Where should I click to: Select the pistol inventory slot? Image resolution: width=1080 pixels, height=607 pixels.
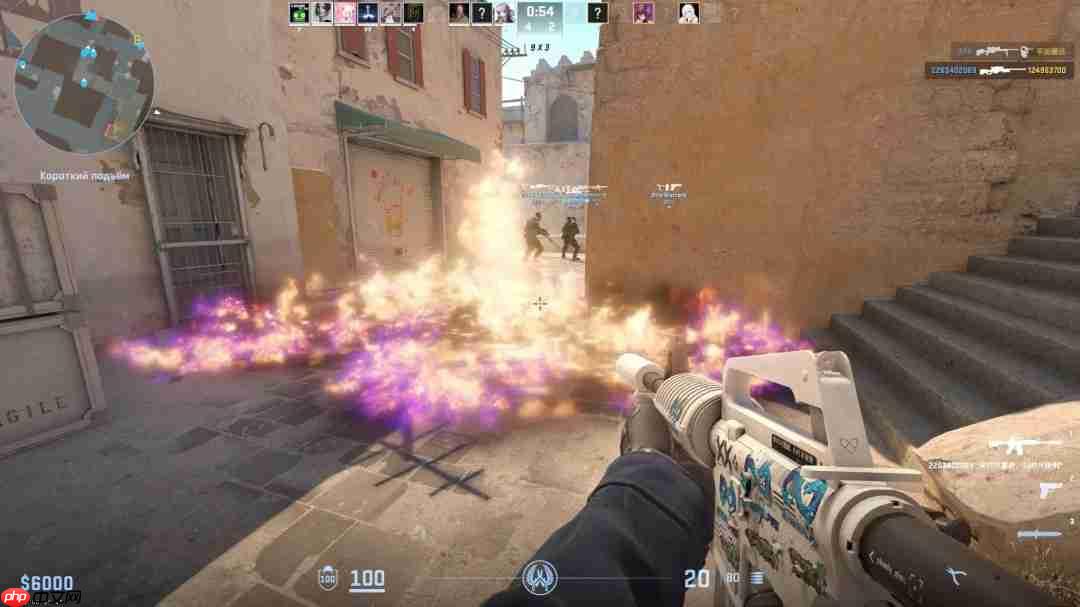pyautogui.click(x=1049, y=490)
